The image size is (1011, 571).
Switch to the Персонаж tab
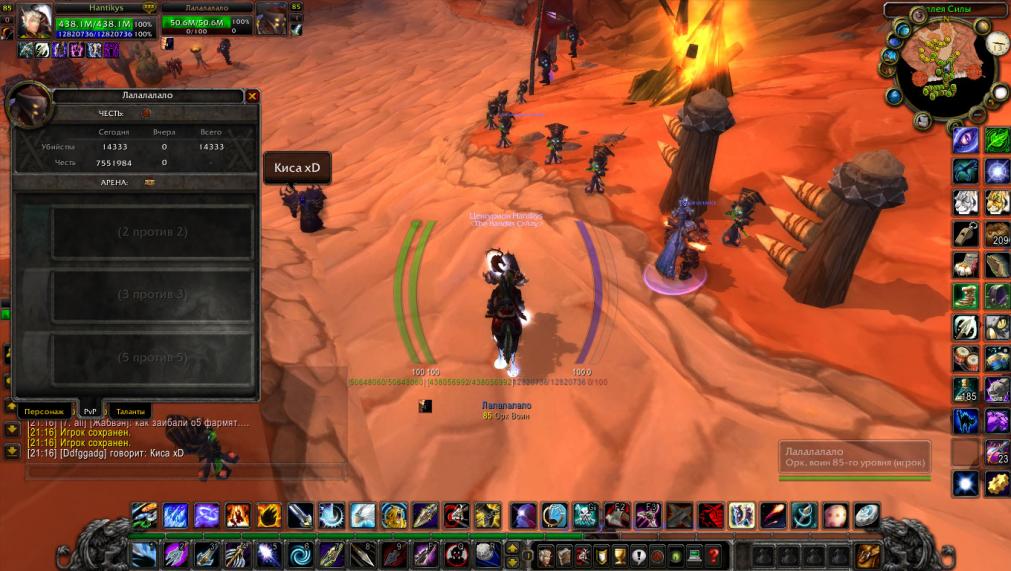click(x=44, y=411)
